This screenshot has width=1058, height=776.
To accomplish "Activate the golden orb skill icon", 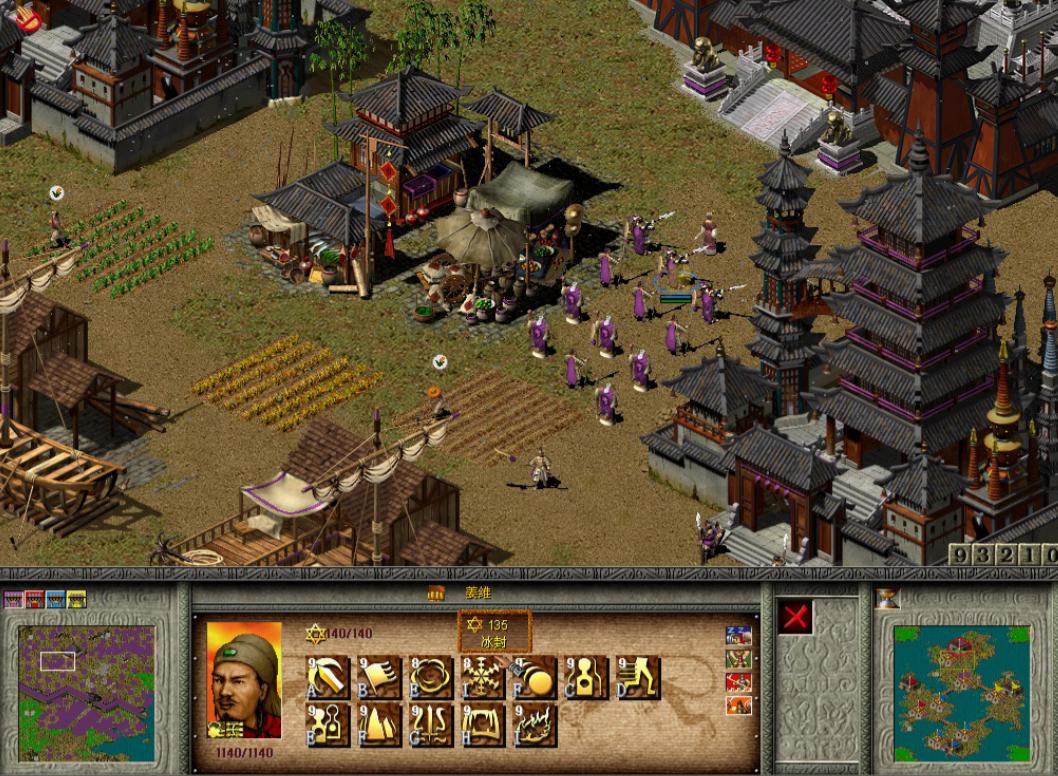I will pyautogui.click(x=535, y=678).
